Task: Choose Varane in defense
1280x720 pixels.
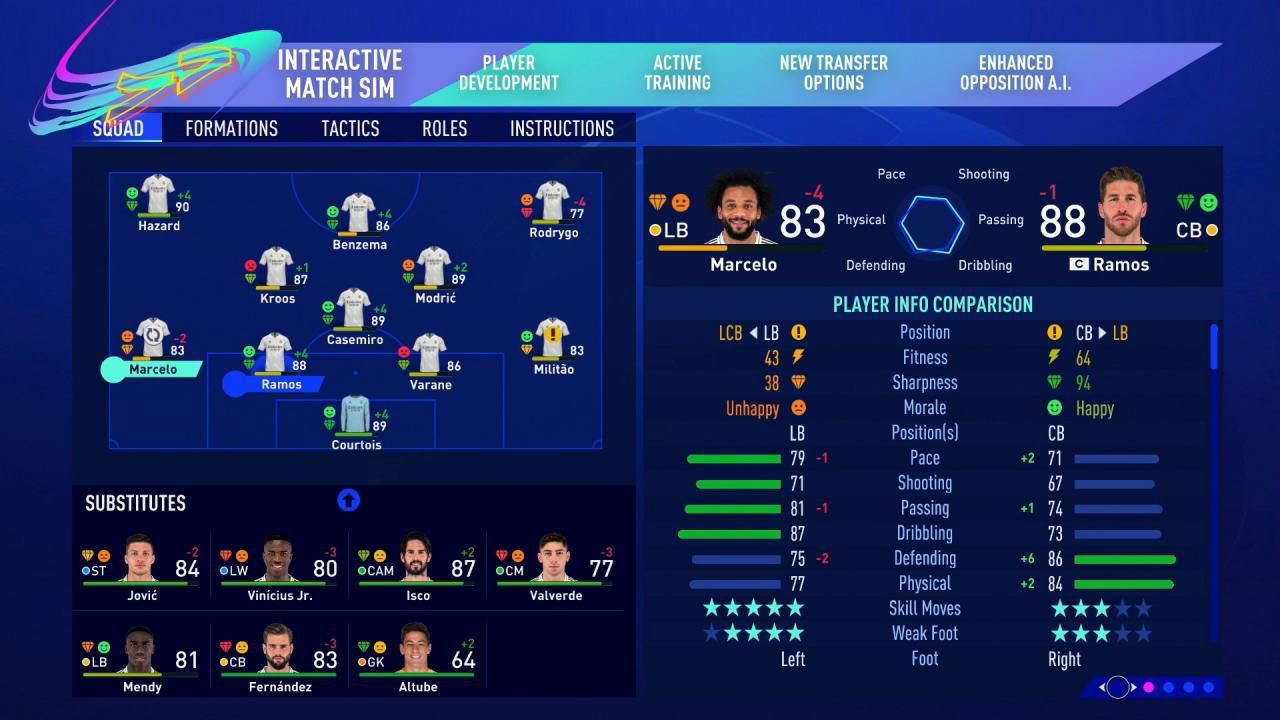Action: click(430, 354)
